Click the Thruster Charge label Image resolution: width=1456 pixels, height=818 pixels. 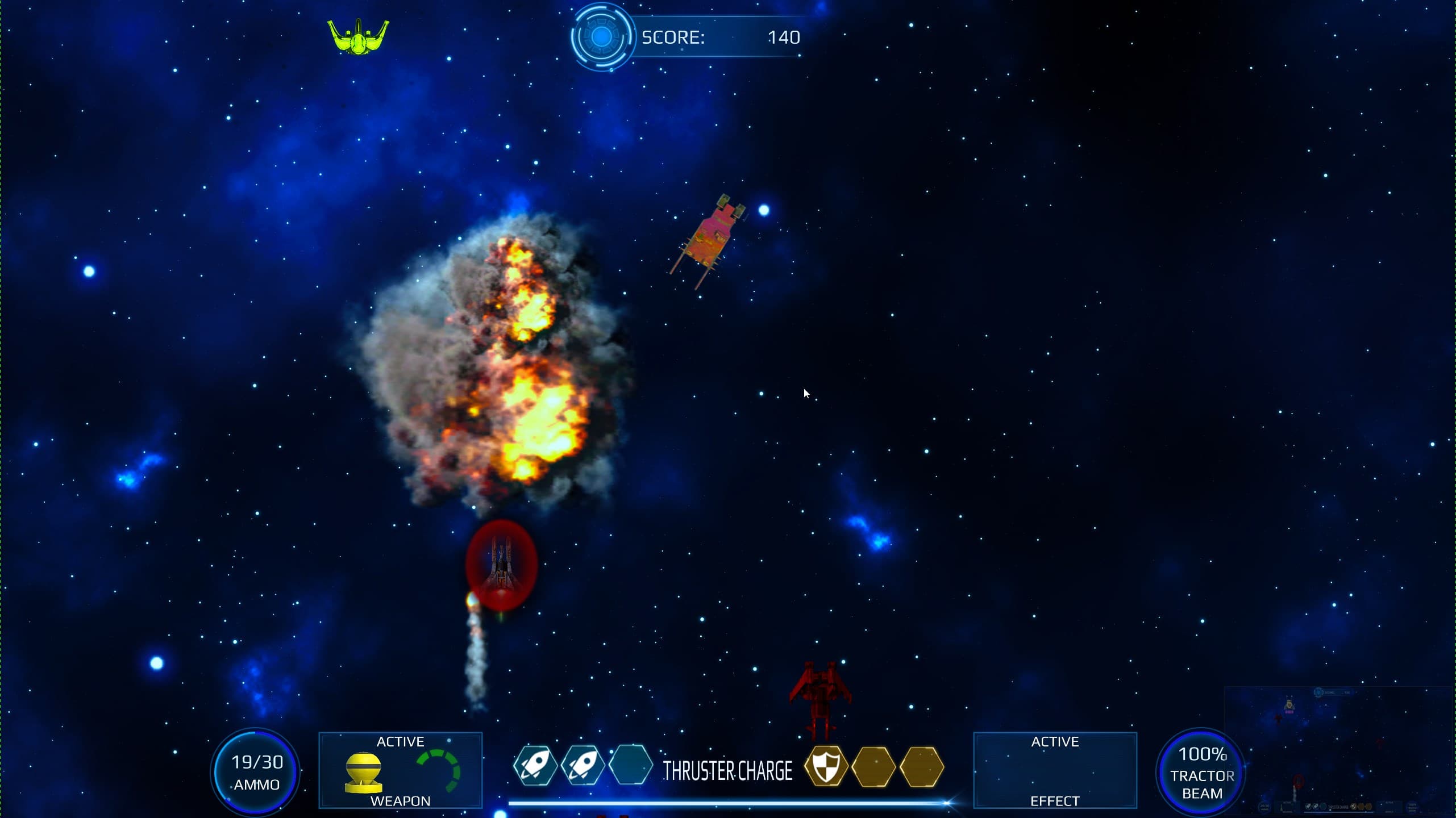point(728,771)
